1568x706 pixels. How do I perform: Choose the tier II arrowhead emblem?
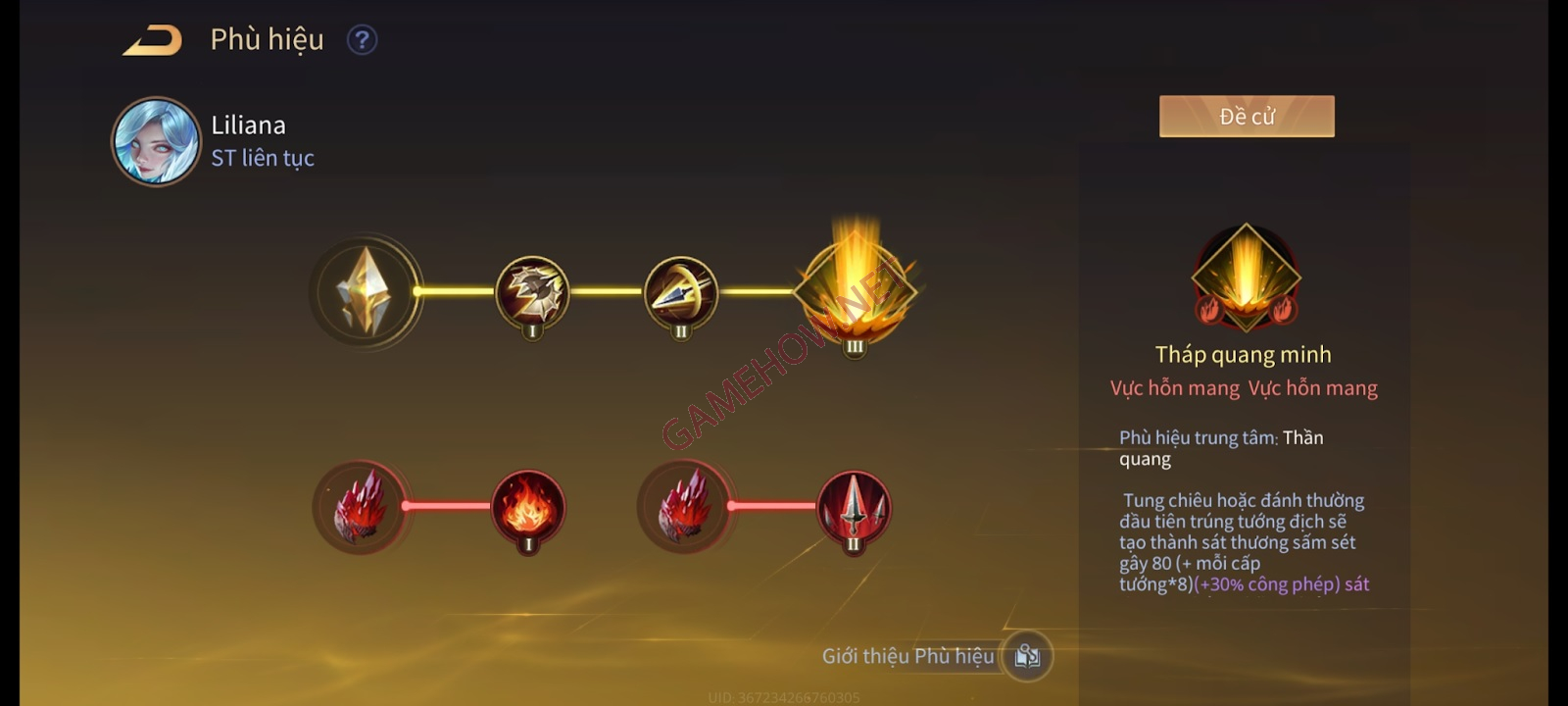point(681,292)
